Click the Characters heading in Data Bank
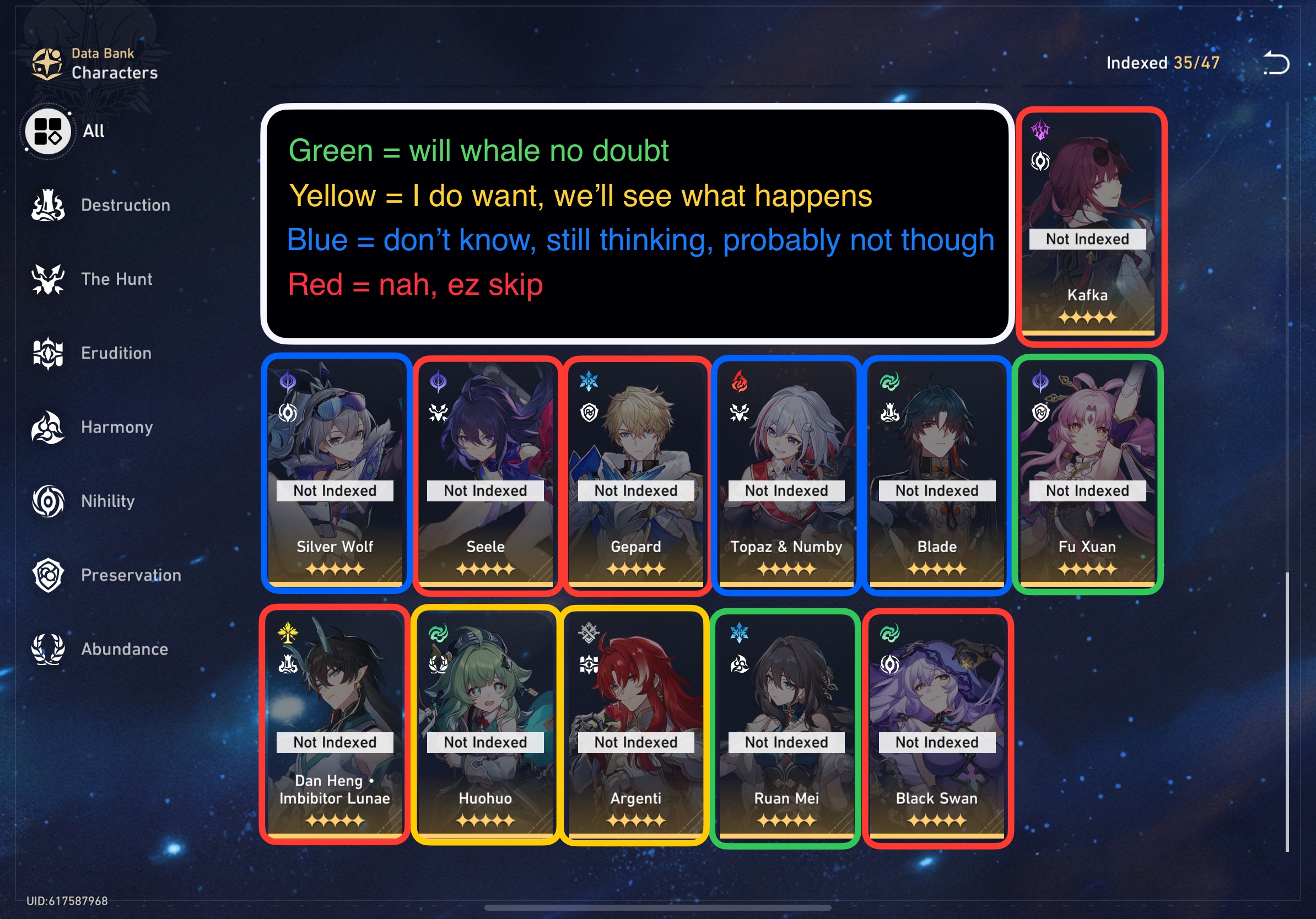This screenshot has height=919, width=1316. (x=115, y=73)
